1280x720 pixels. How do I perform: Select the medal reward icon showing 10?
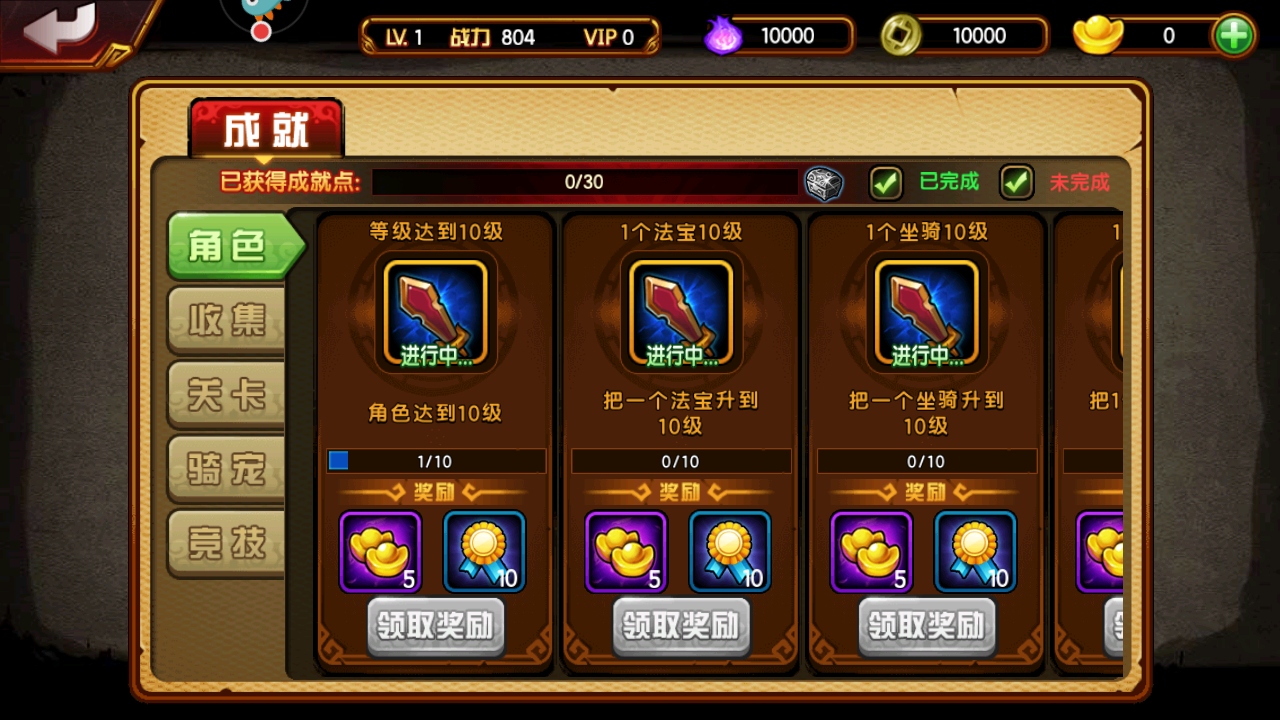pyautogui.click(x=486, y=551)
